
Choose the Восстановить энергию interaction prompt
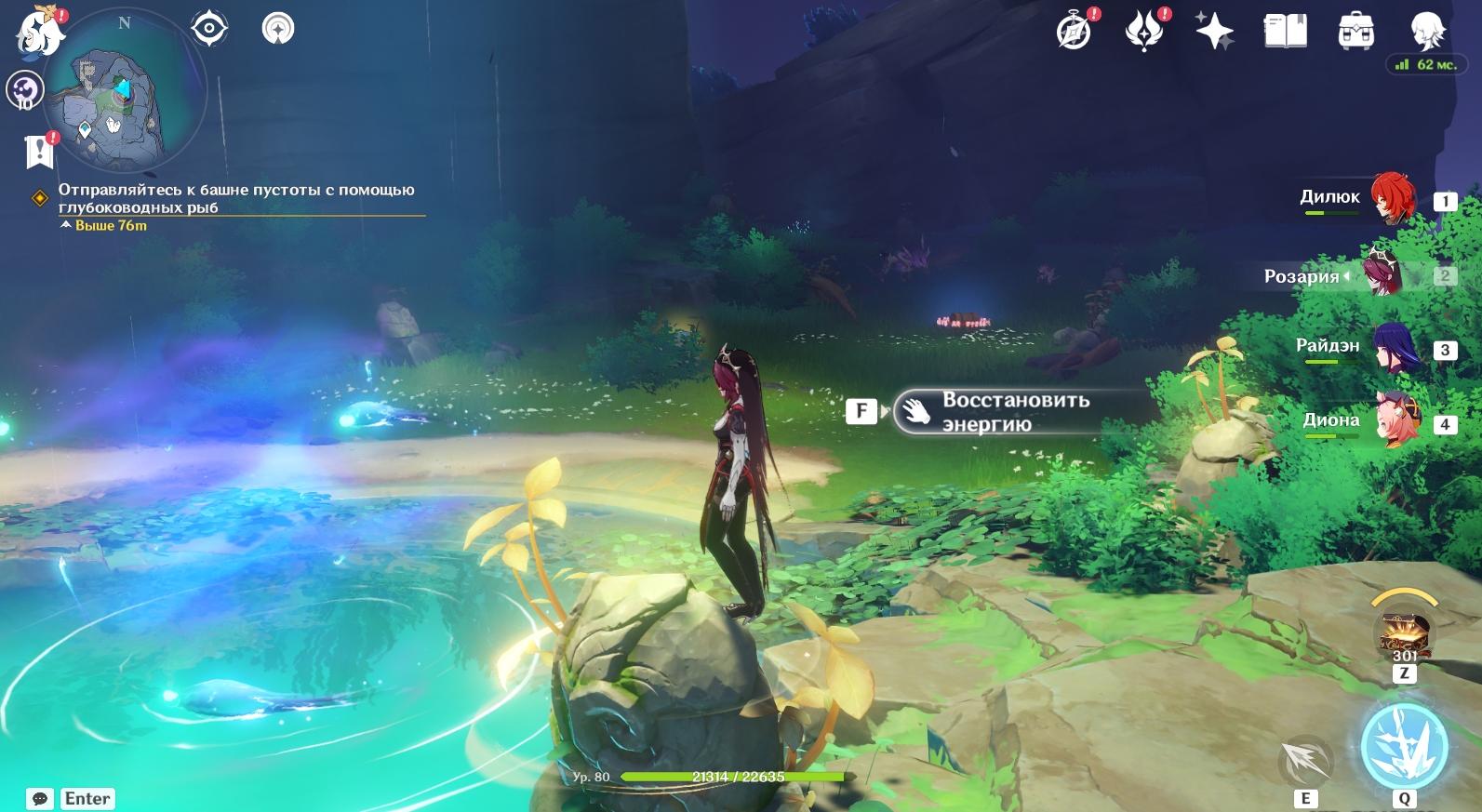point(1014,411)
